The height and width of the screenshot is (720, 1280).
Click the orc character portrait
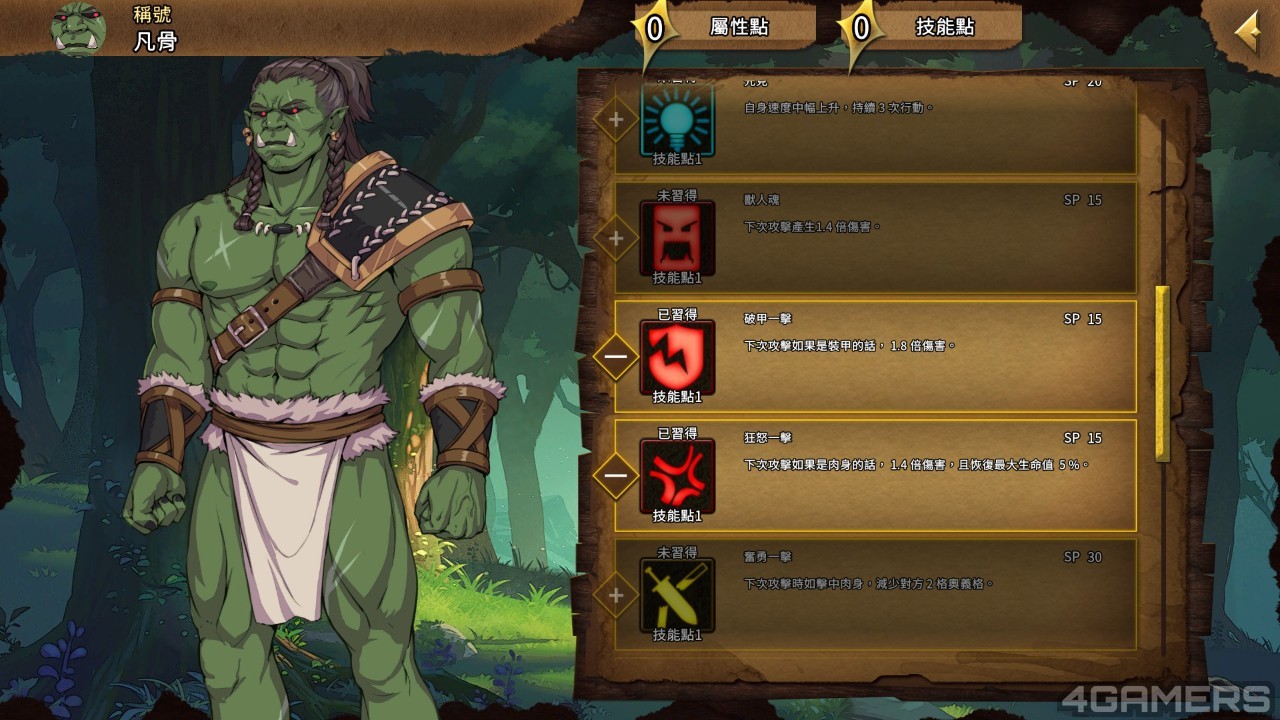[x=78, y=28]
